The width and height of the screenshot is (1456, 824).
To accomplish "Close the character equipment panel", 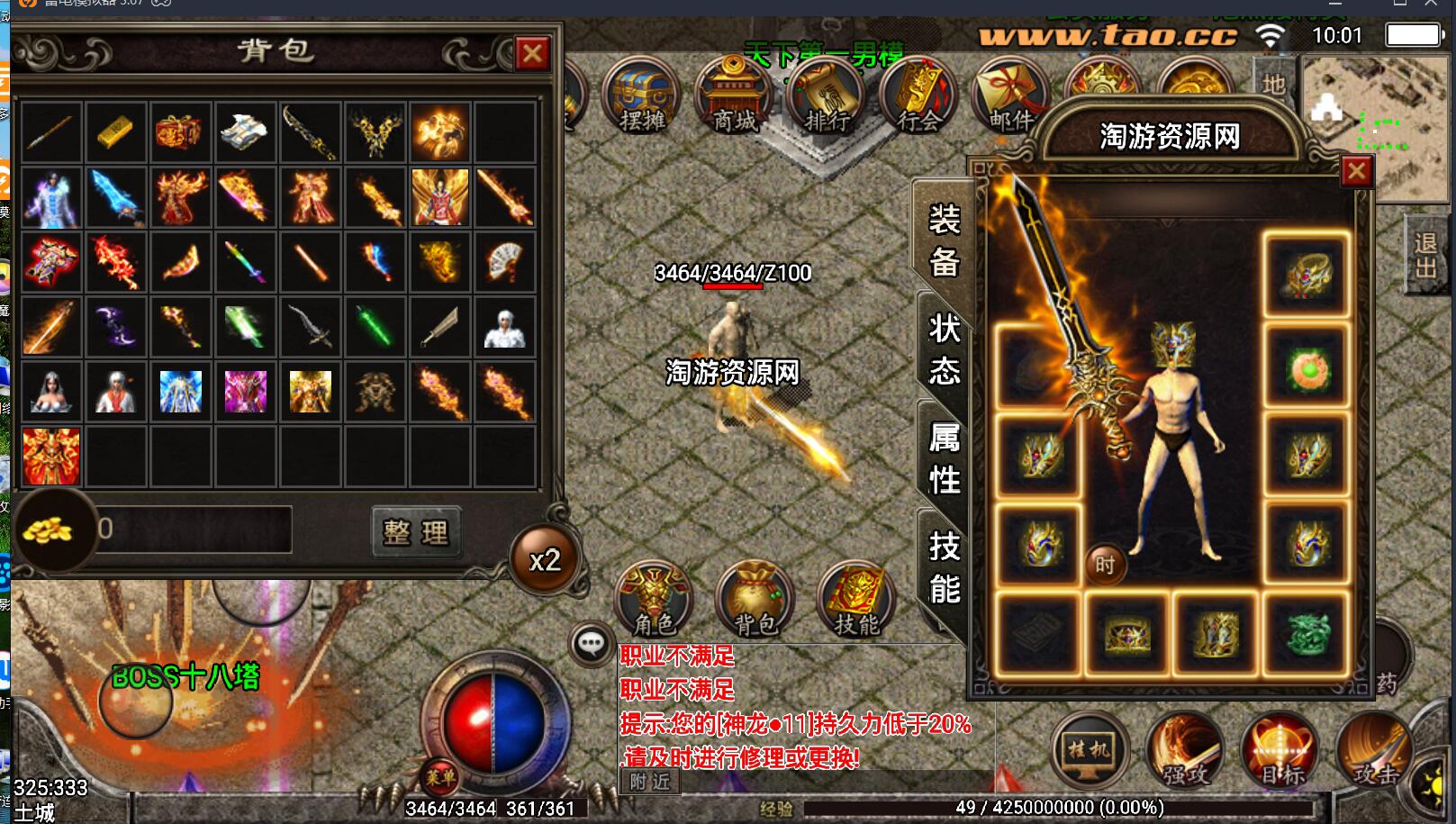I will coord(1356,171).
